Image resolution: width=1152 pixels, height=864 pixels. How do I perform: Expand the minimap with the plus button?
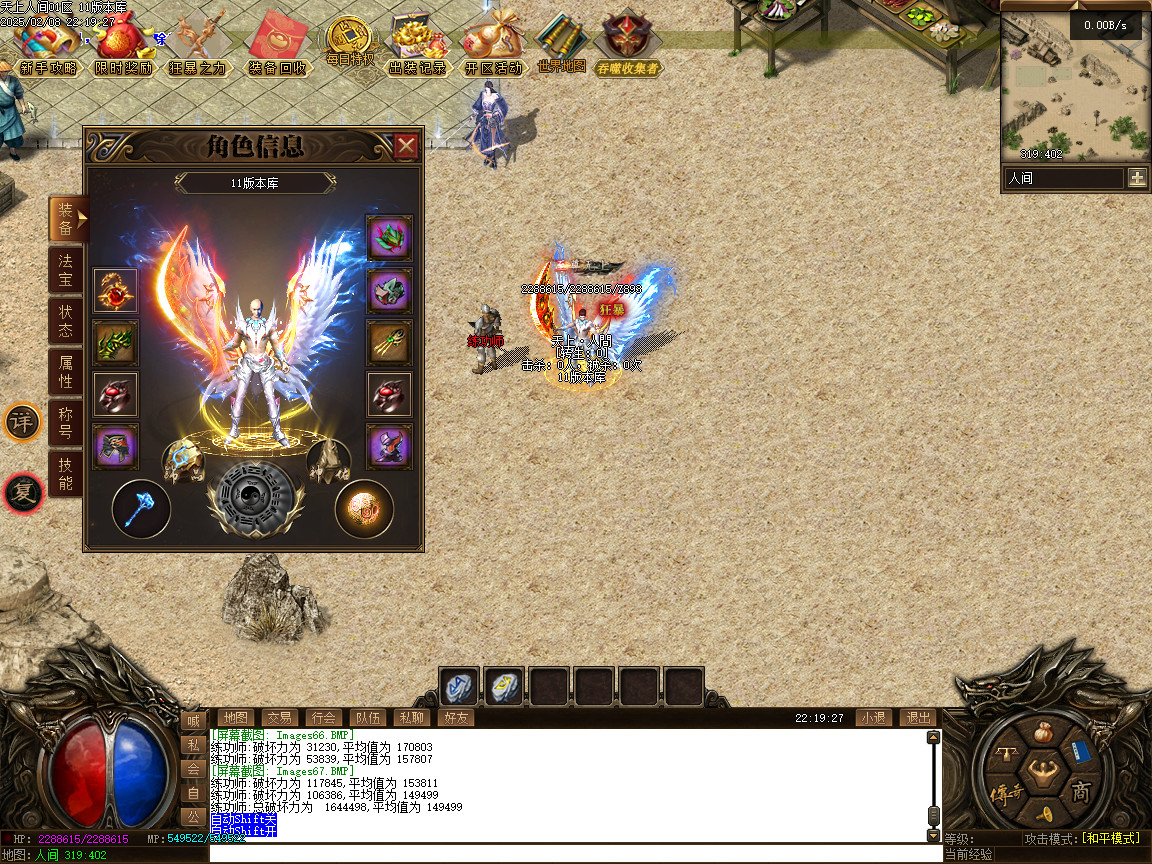[1137, 178]
